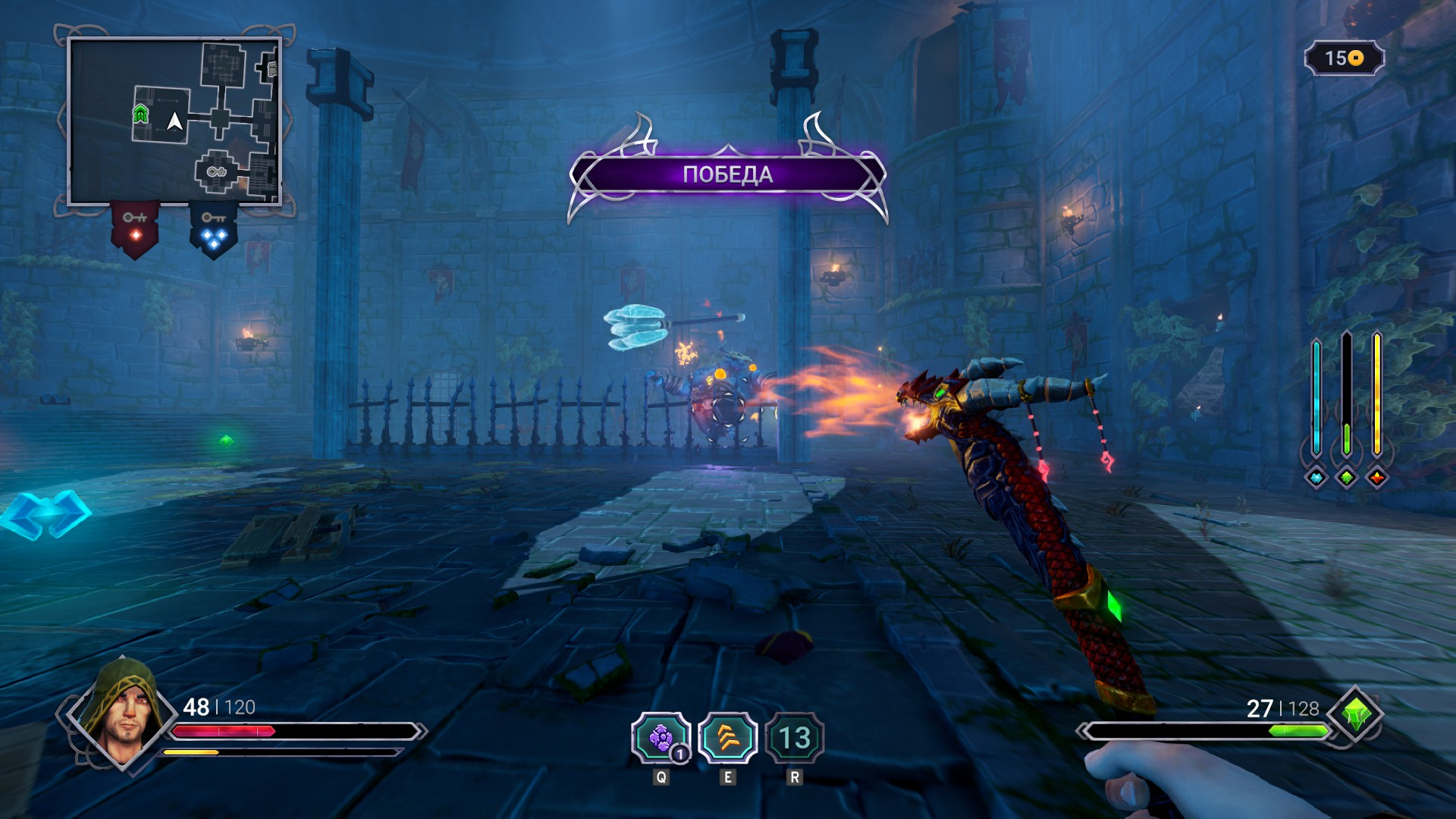Screen dimensions: 1456x819
Task: Choose the red gem ammo type
Action: 1377,478
